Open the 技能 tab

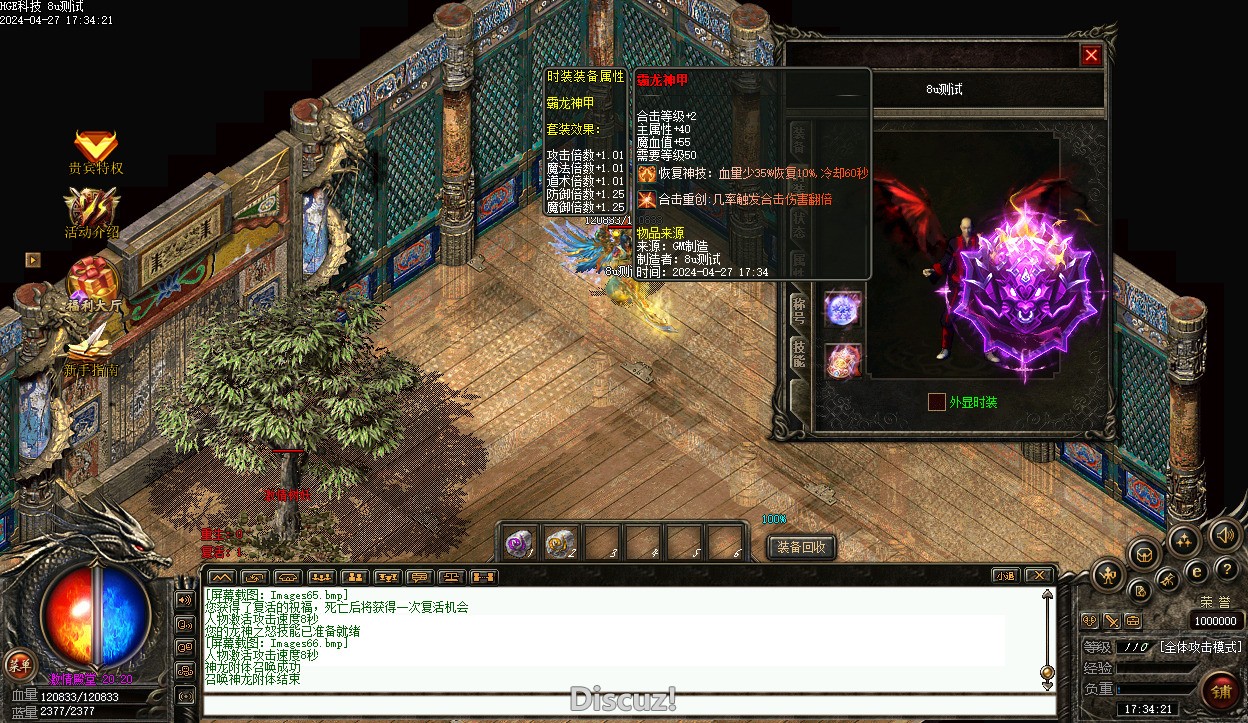(x=798, y=352)
